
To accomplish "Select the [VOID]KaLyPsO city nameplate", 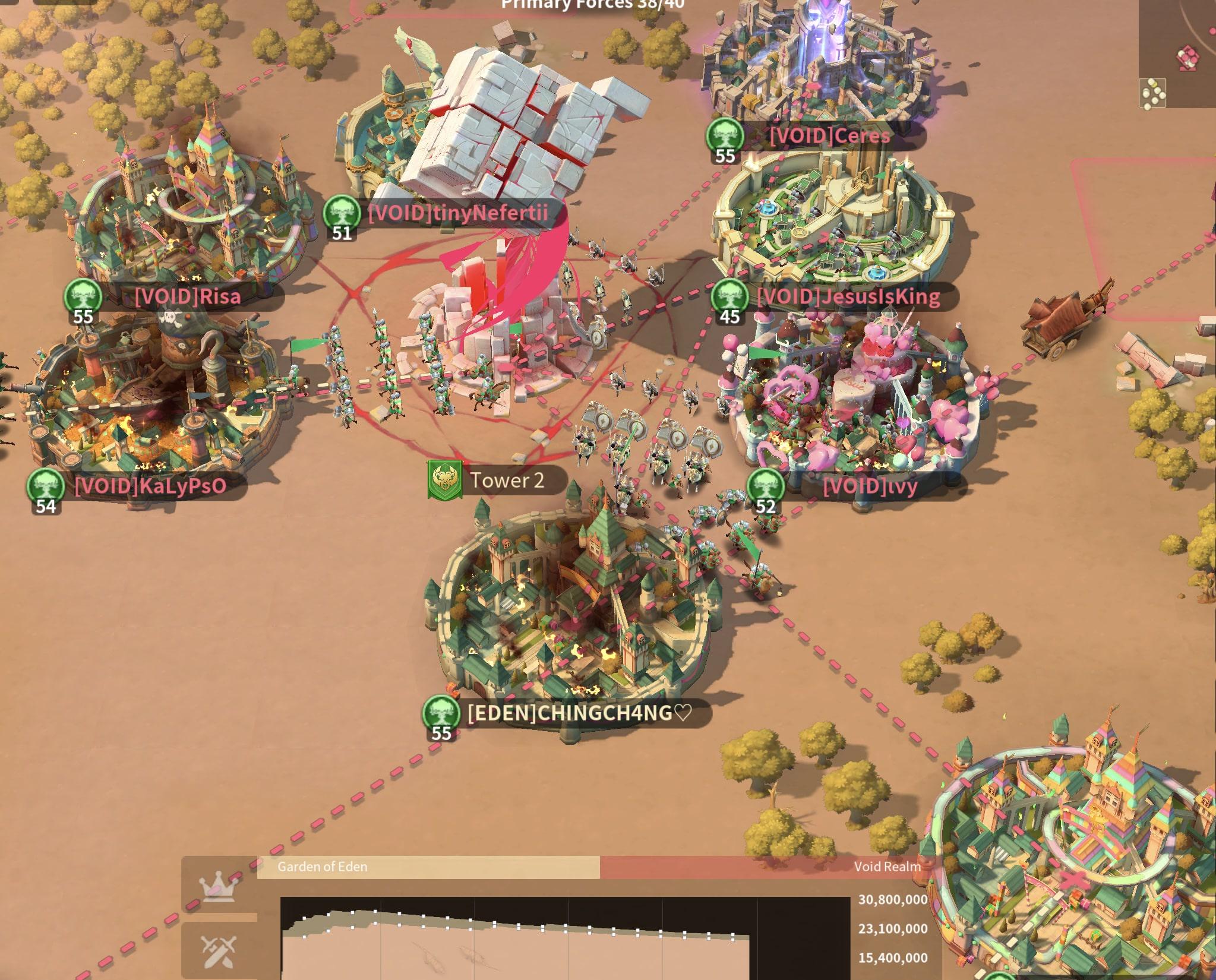I will [x=150, y=486].
